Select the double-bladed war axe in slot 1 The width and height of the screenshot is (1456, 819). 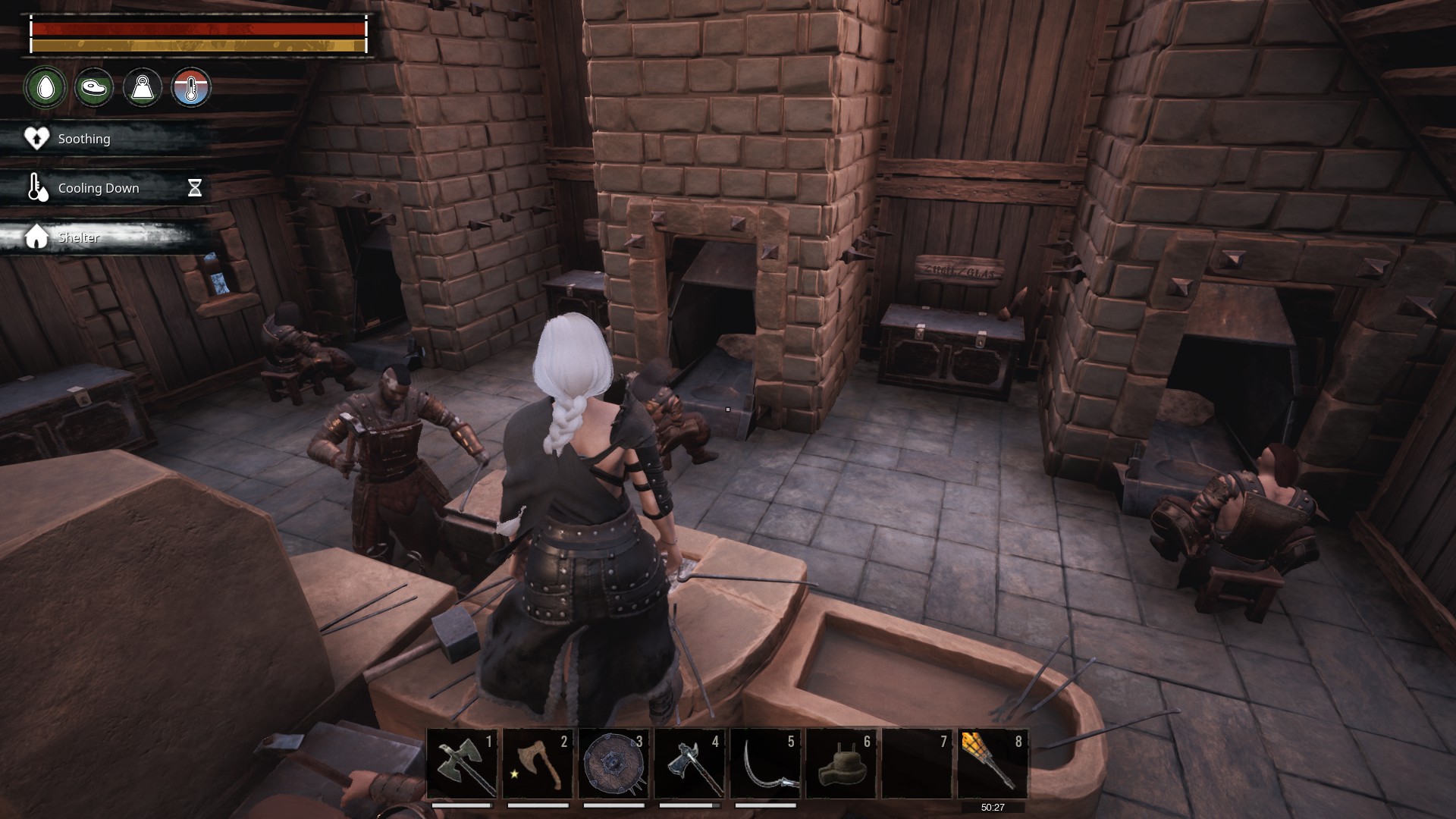click(462, 764)
